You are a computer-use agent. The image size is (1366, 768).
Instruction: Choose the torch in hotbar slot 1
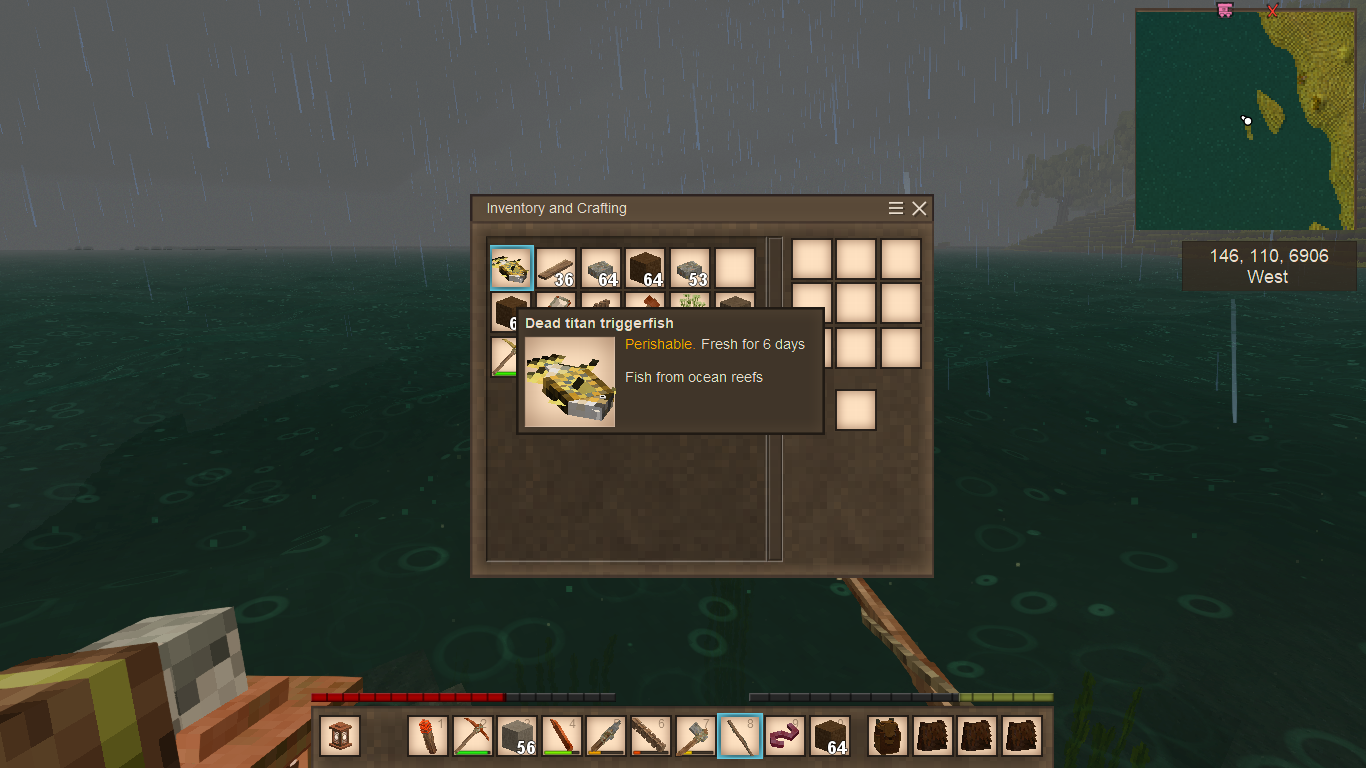point(428,736)
